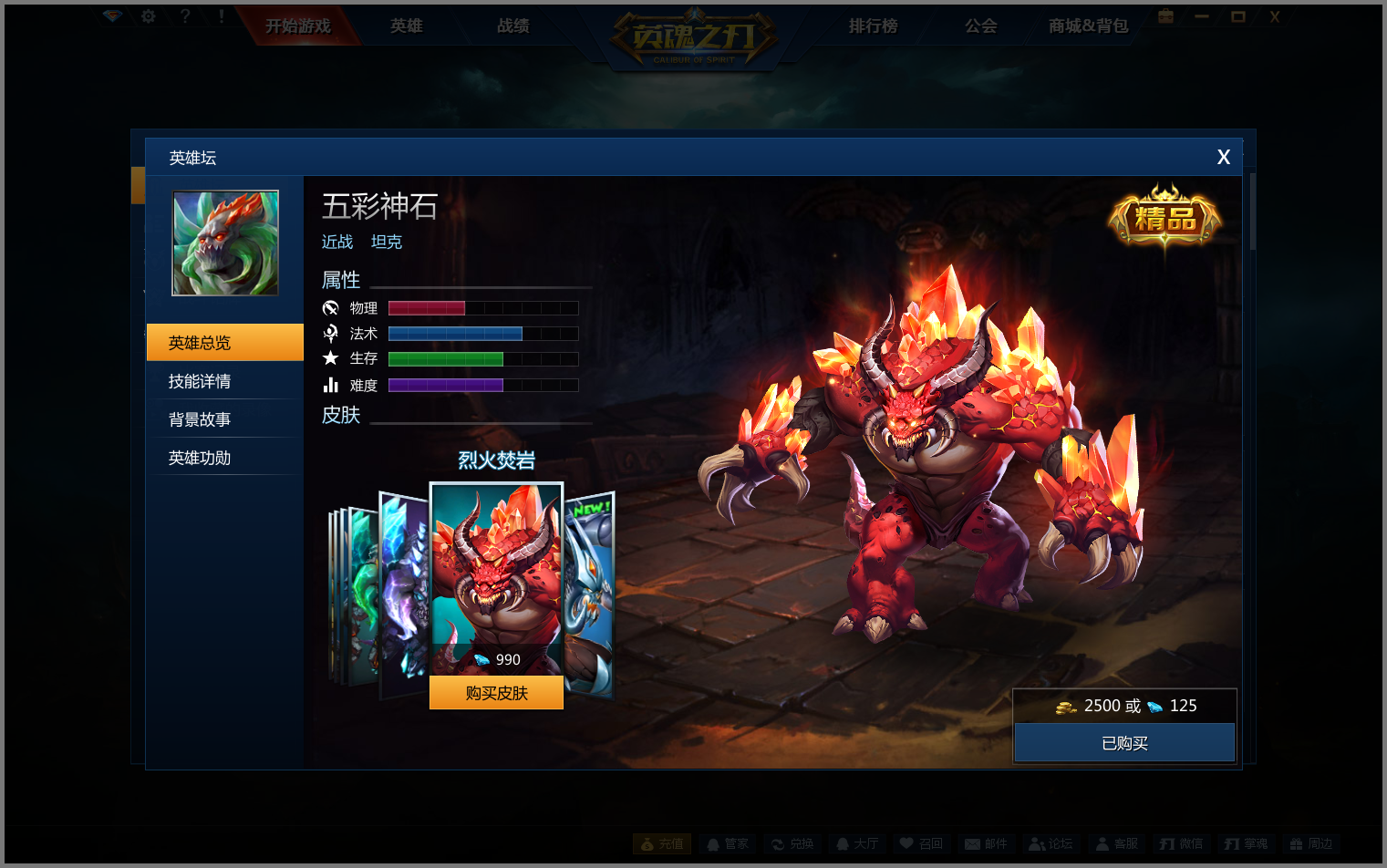Viewport: 1387px width, 868px height.
Task: Show the 英雄功勋 tab
Action: (224, 458)
